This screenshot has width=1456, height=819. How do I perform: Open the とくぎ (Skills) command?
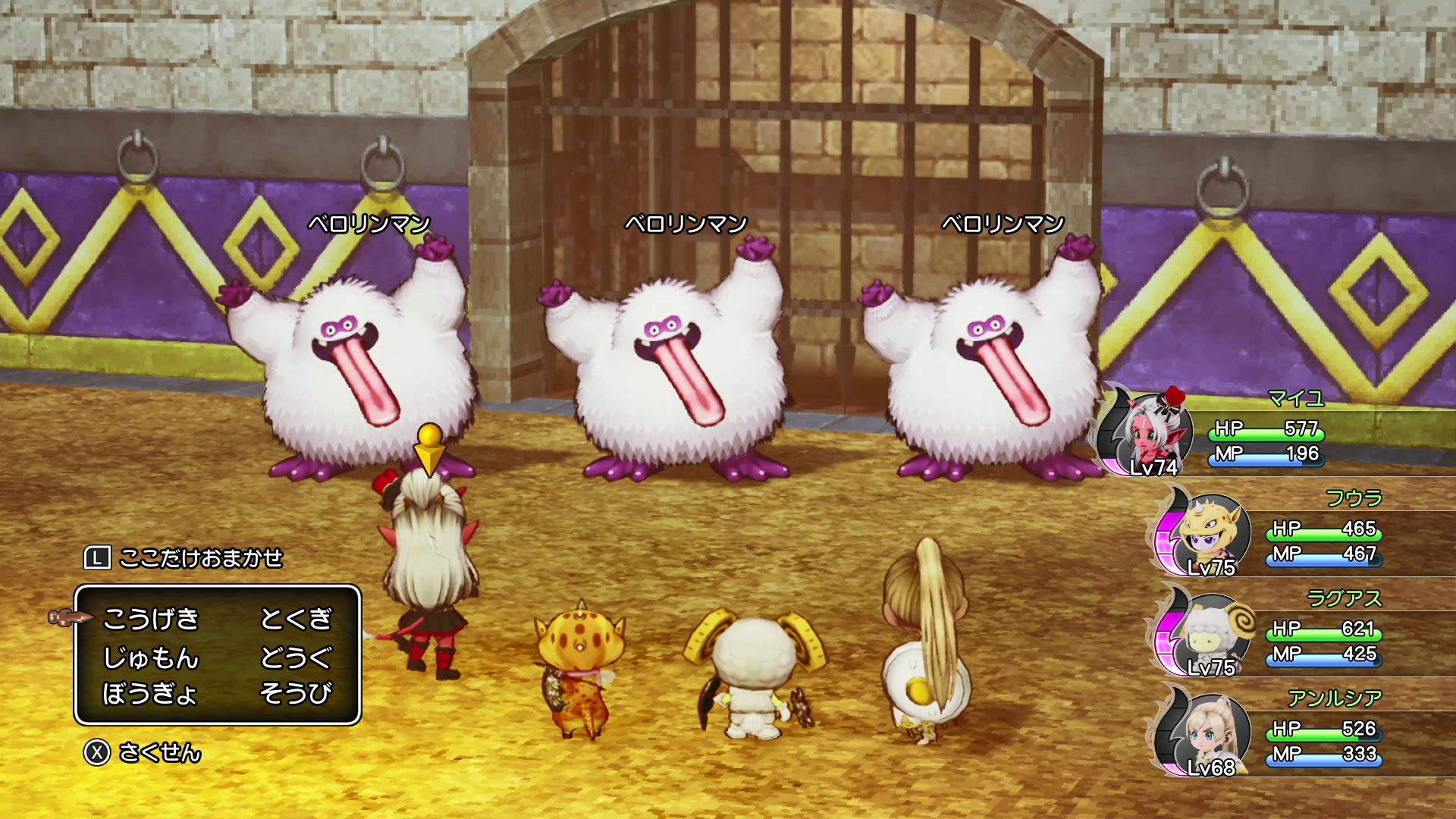click(296, 619)
